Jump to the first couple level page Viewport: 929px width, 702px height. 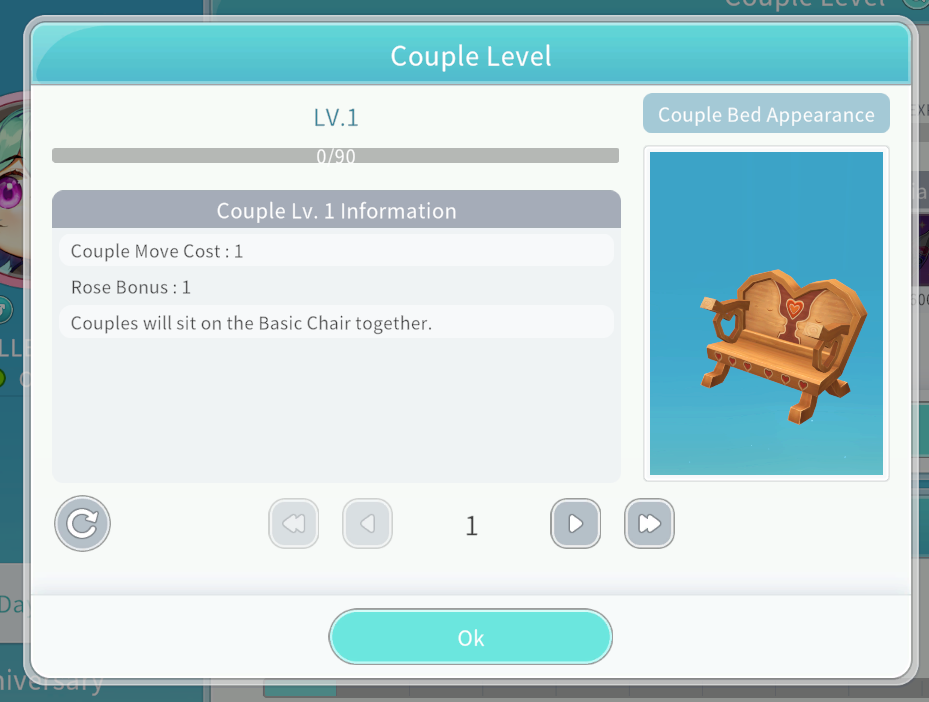click(293, 523)
